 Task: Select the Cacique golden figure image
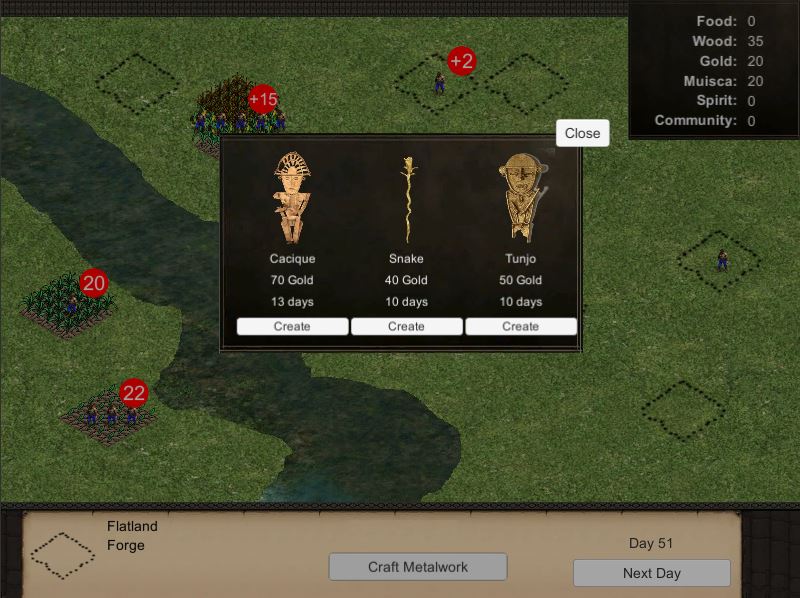point(292,197)
